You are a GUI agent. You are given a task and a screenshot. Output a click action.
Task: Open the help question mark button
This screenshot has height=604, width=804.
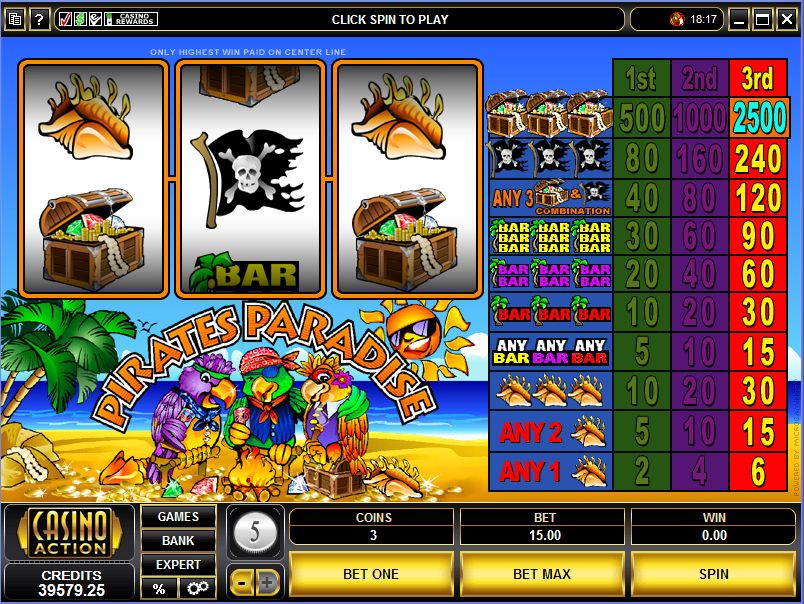(40, 19)
